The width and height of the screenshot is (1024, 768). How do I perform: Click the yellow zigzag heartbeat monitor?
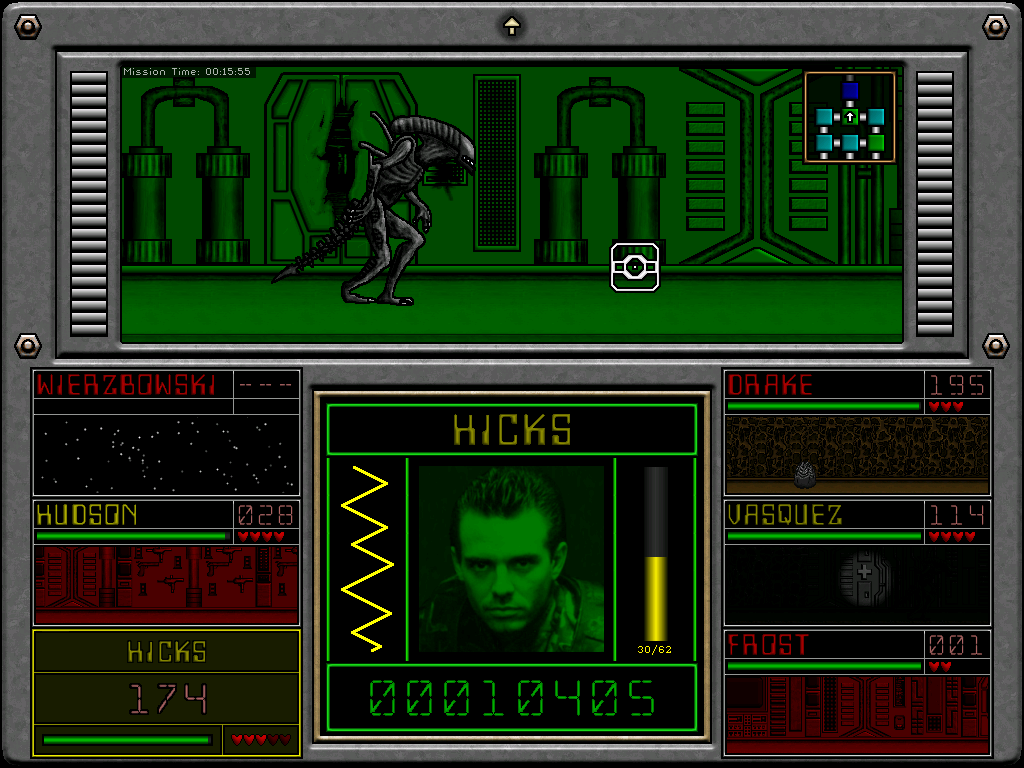coord(366,559)
